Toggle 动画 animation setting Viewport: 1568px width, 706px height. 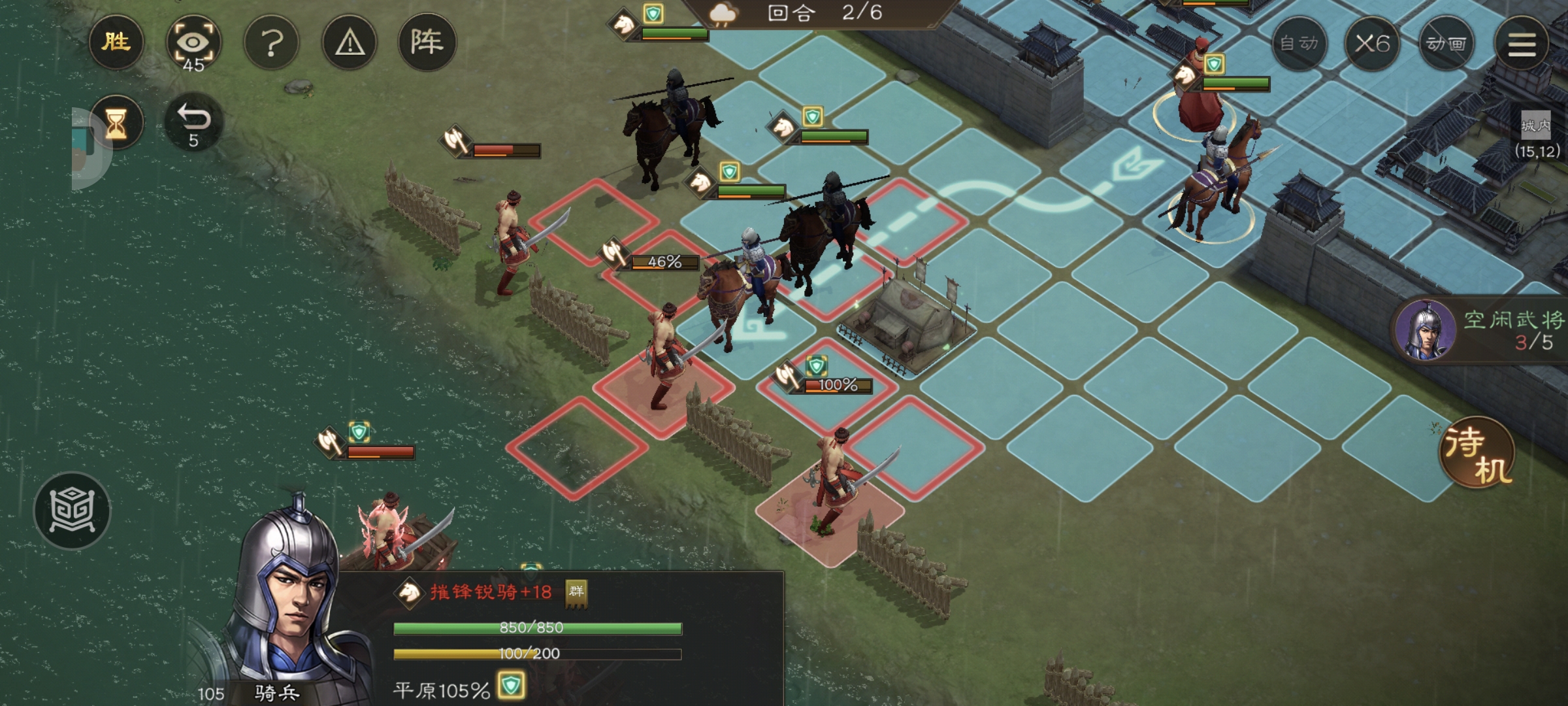(1446, 44)
